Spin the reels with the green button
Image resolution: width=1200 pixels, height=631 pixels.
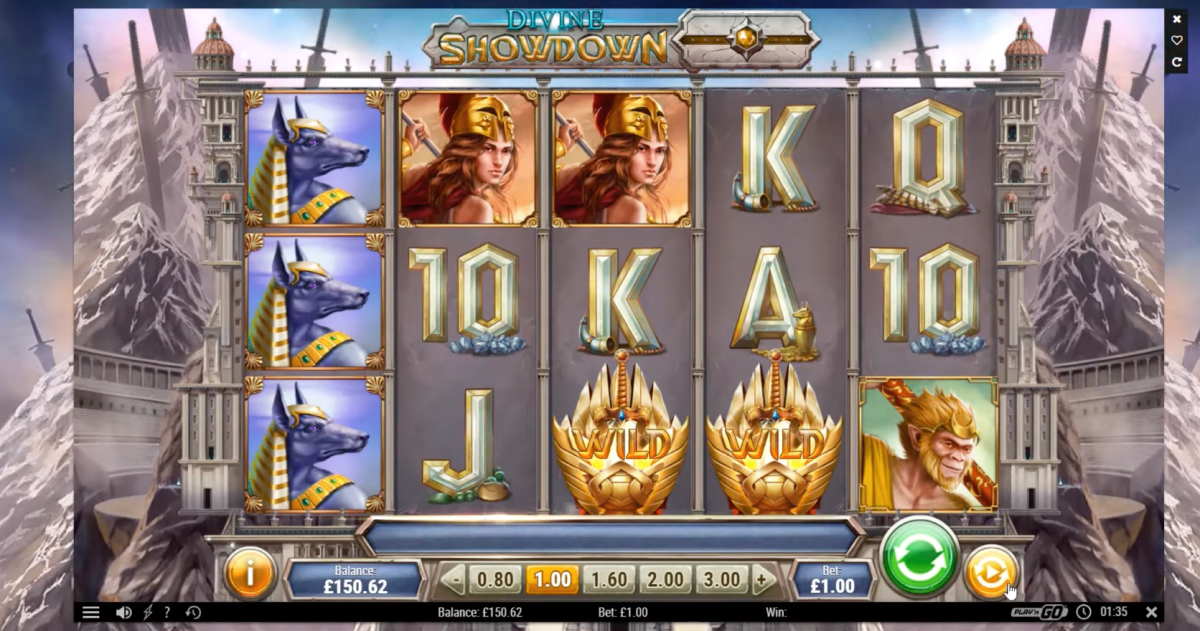pyautogui.click(x=919, y=558)
